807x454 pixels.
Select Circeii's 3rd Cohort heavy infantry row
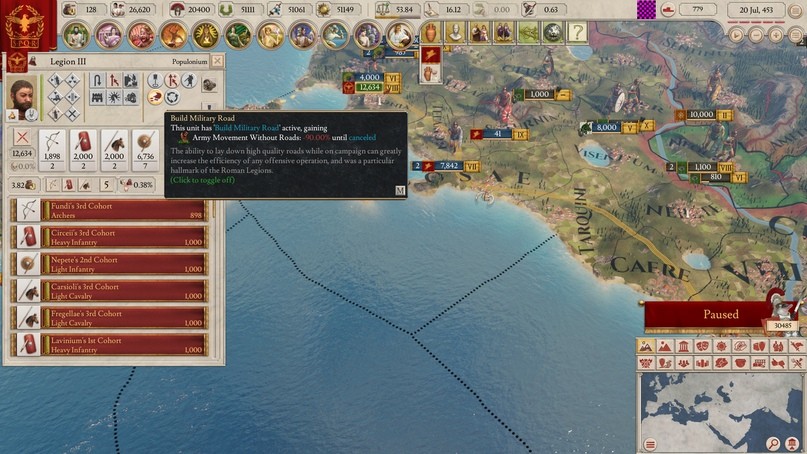coord(109,237)
